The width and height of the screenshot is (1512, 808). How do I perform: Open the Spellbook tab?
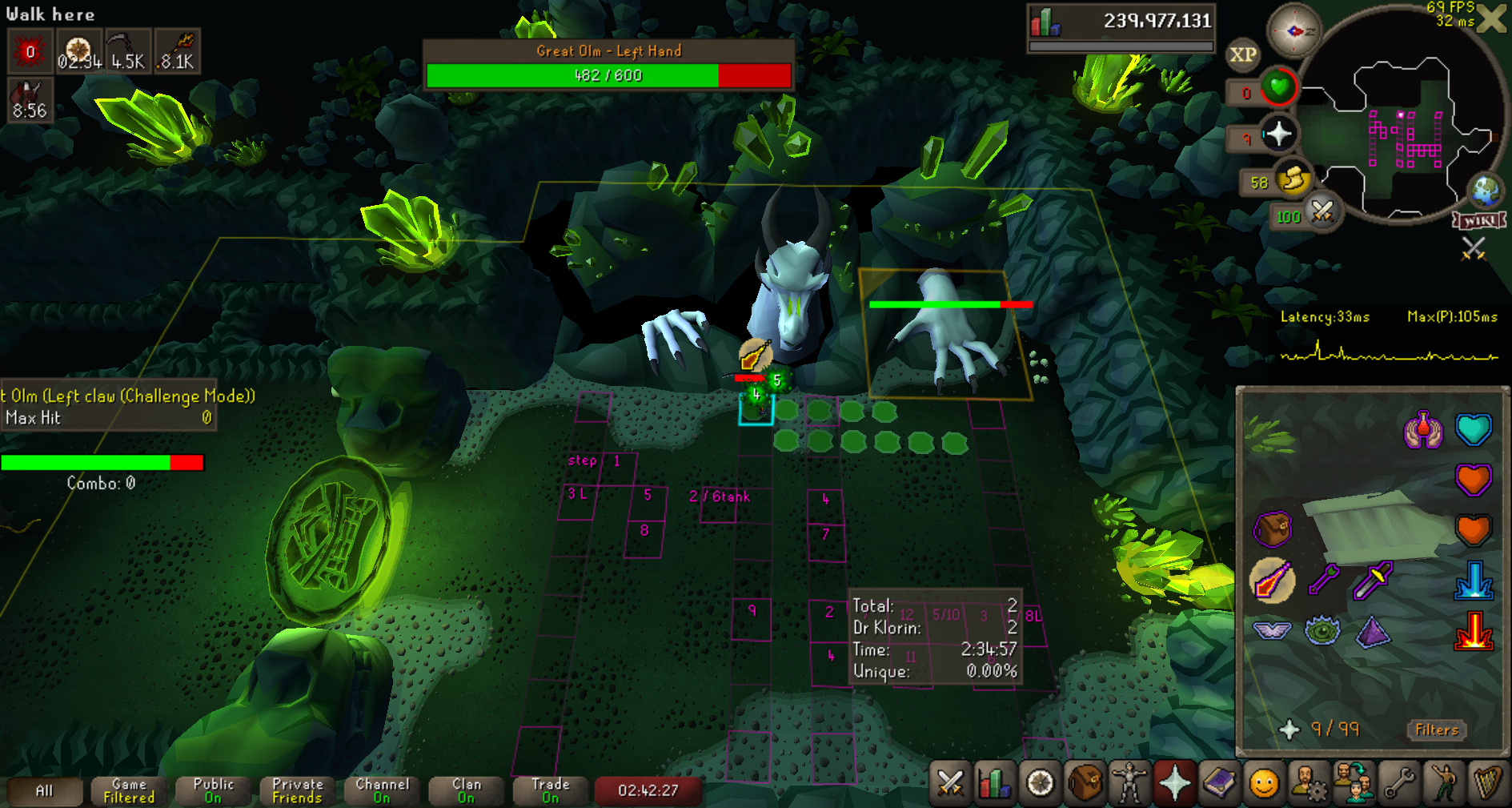1219,783
